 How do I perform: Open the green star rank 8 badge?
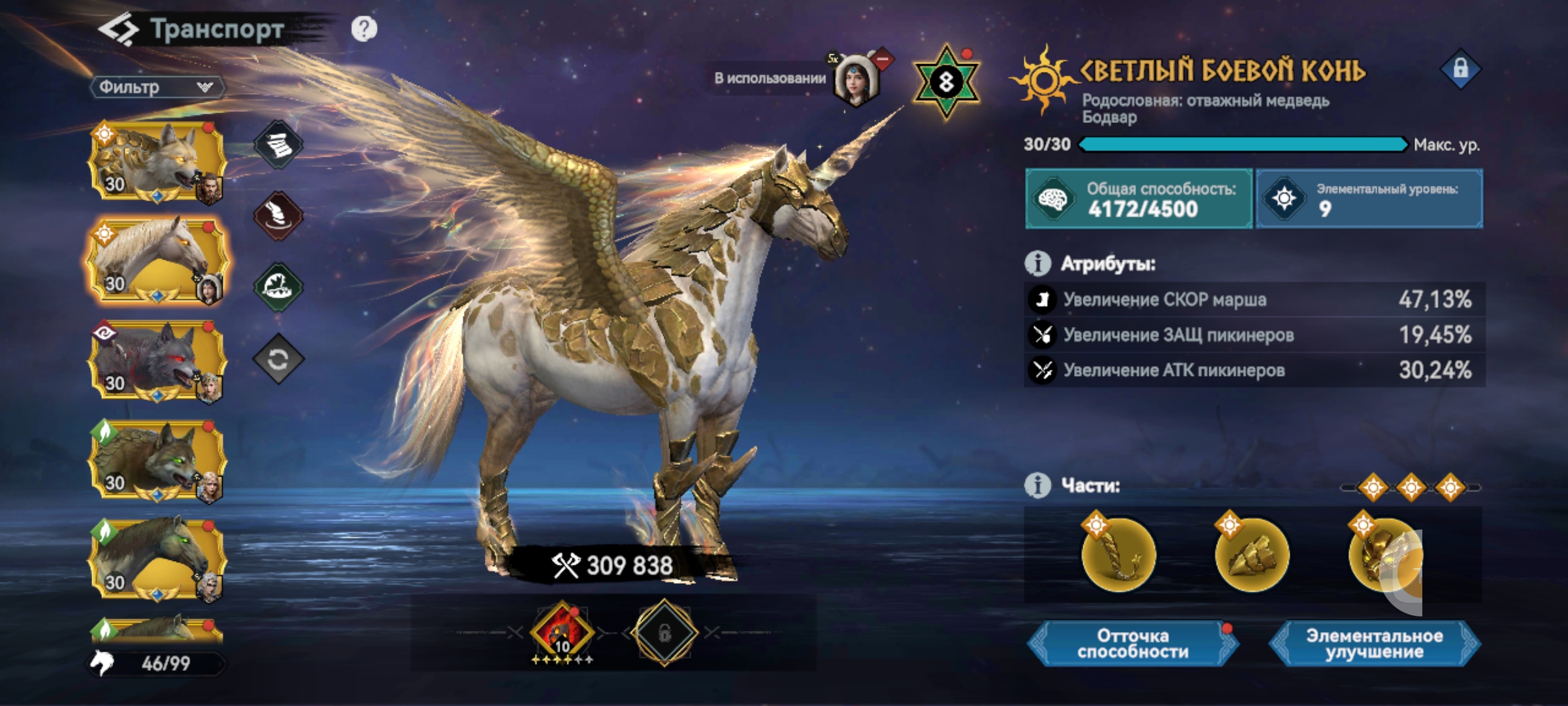point(946,82)
